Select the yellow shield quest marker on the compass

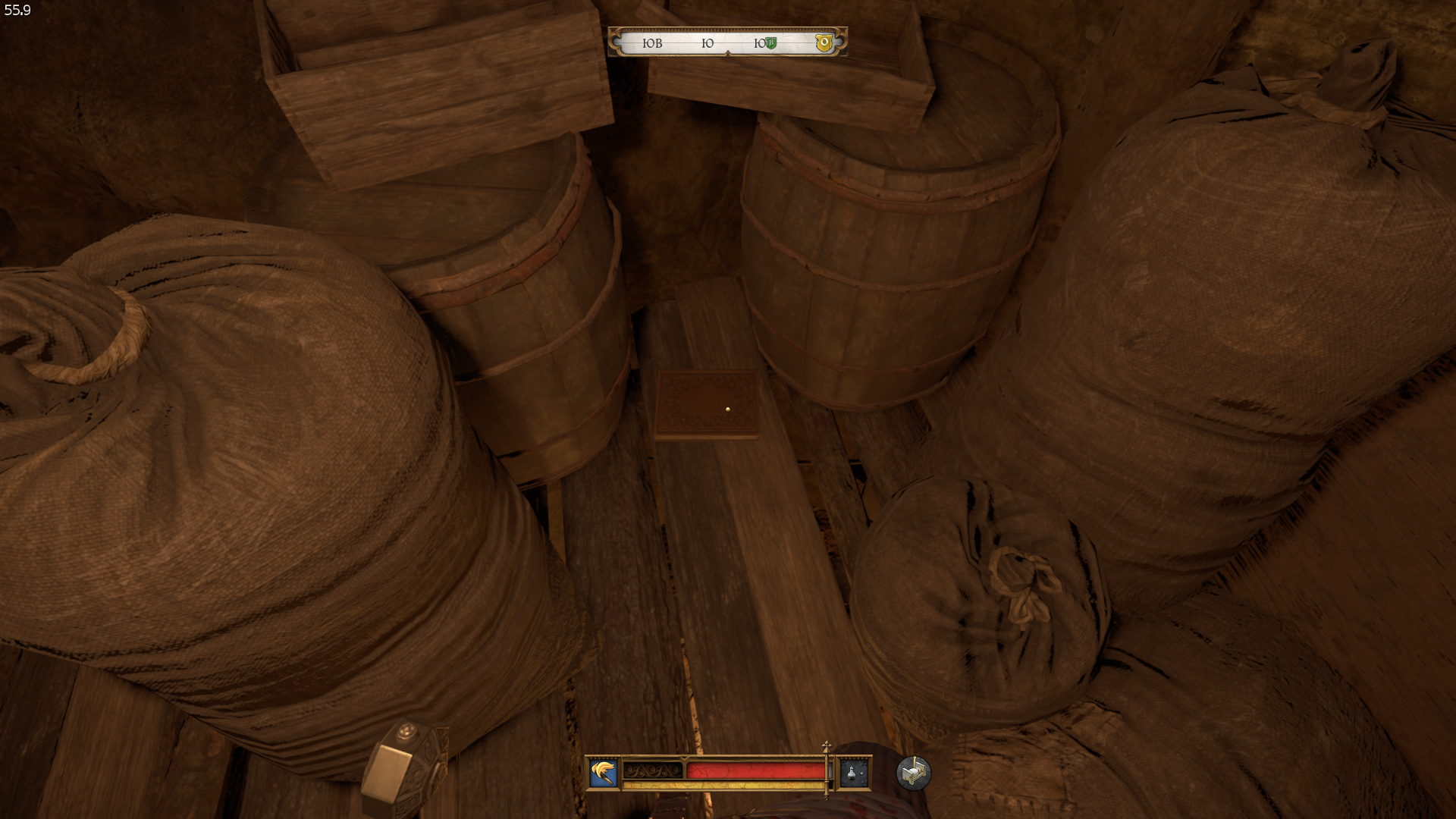tap(824, 43)
